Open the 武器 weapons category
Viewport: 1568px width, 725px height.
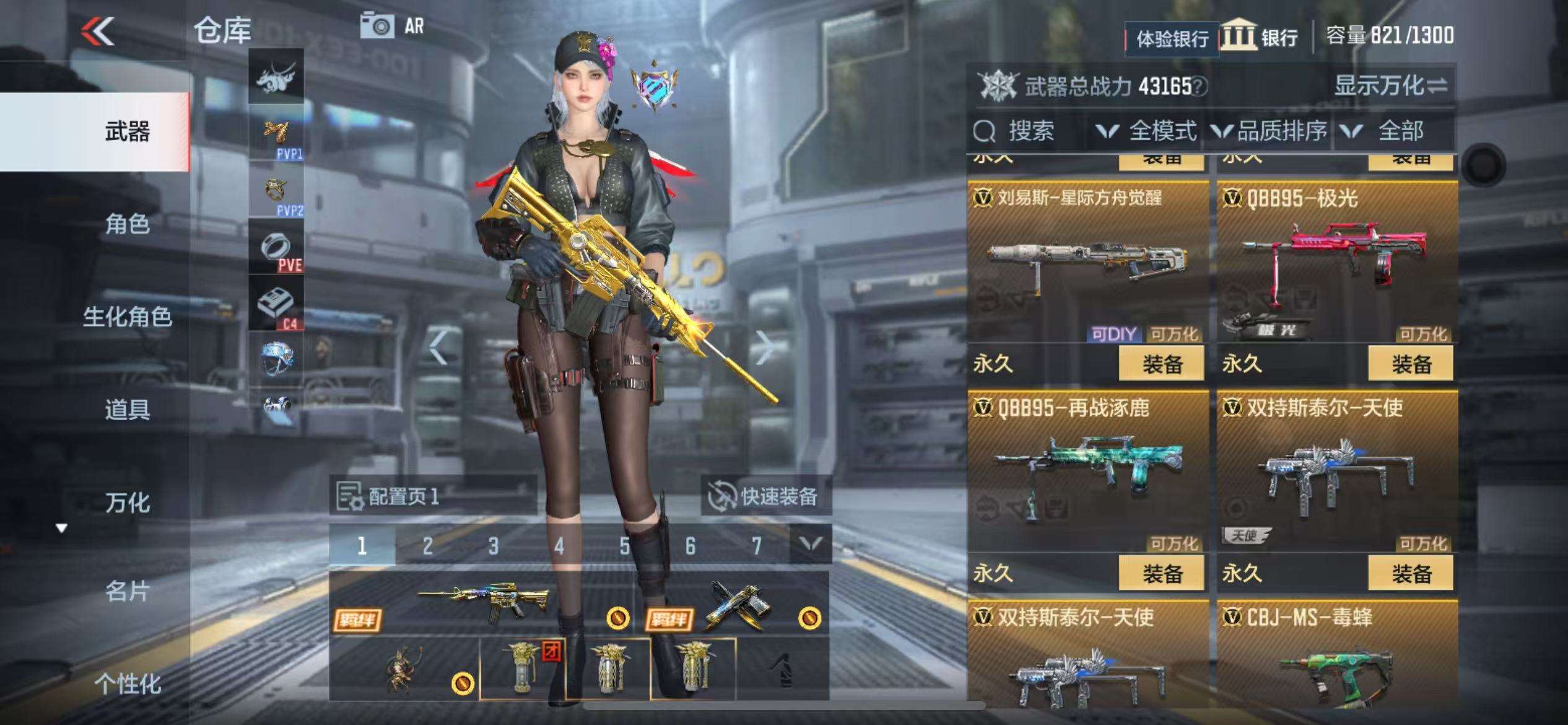pos(127,132)
